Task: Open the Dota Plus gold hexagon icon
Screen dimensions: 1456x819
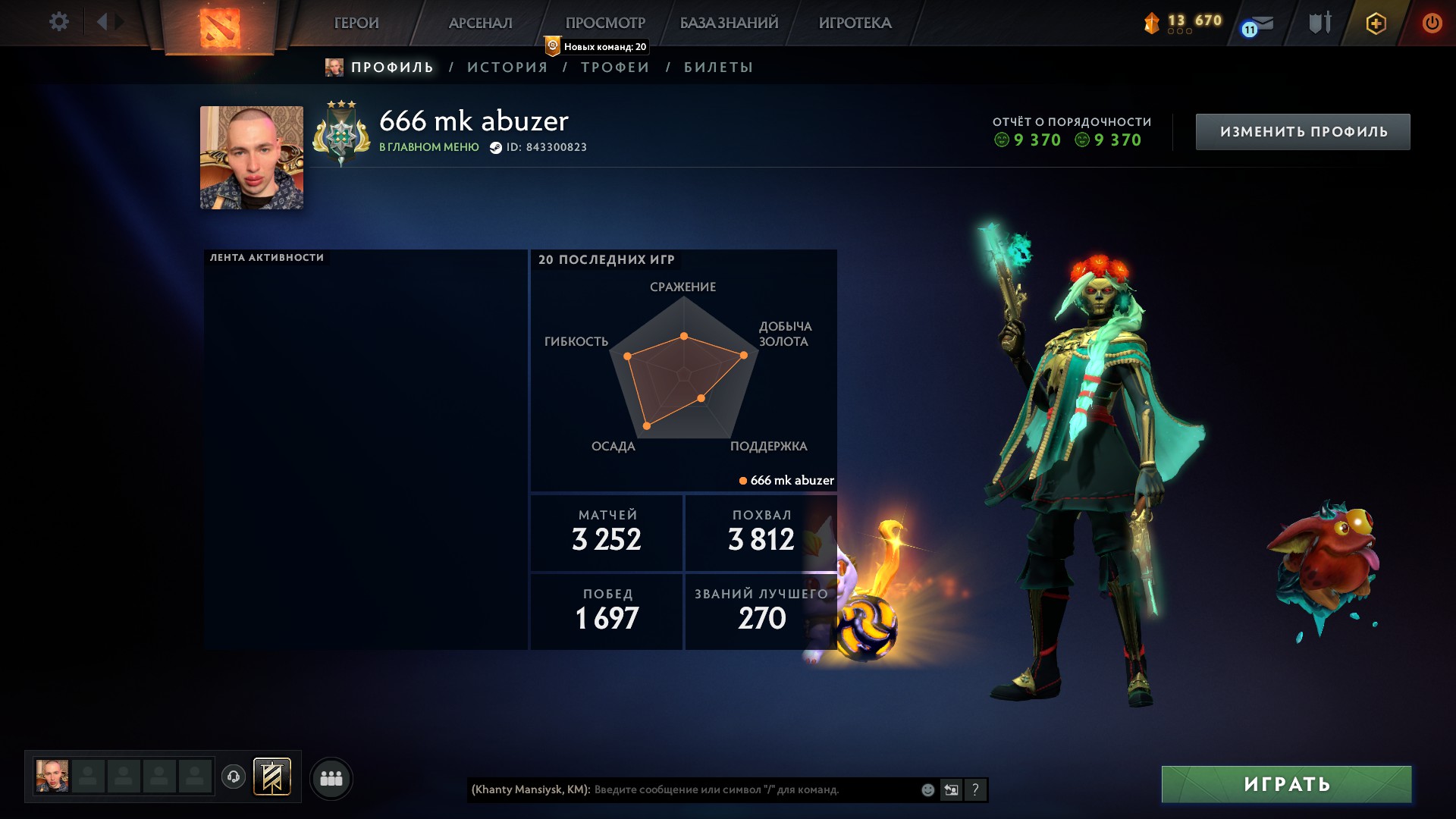Action: point(1376,24)
